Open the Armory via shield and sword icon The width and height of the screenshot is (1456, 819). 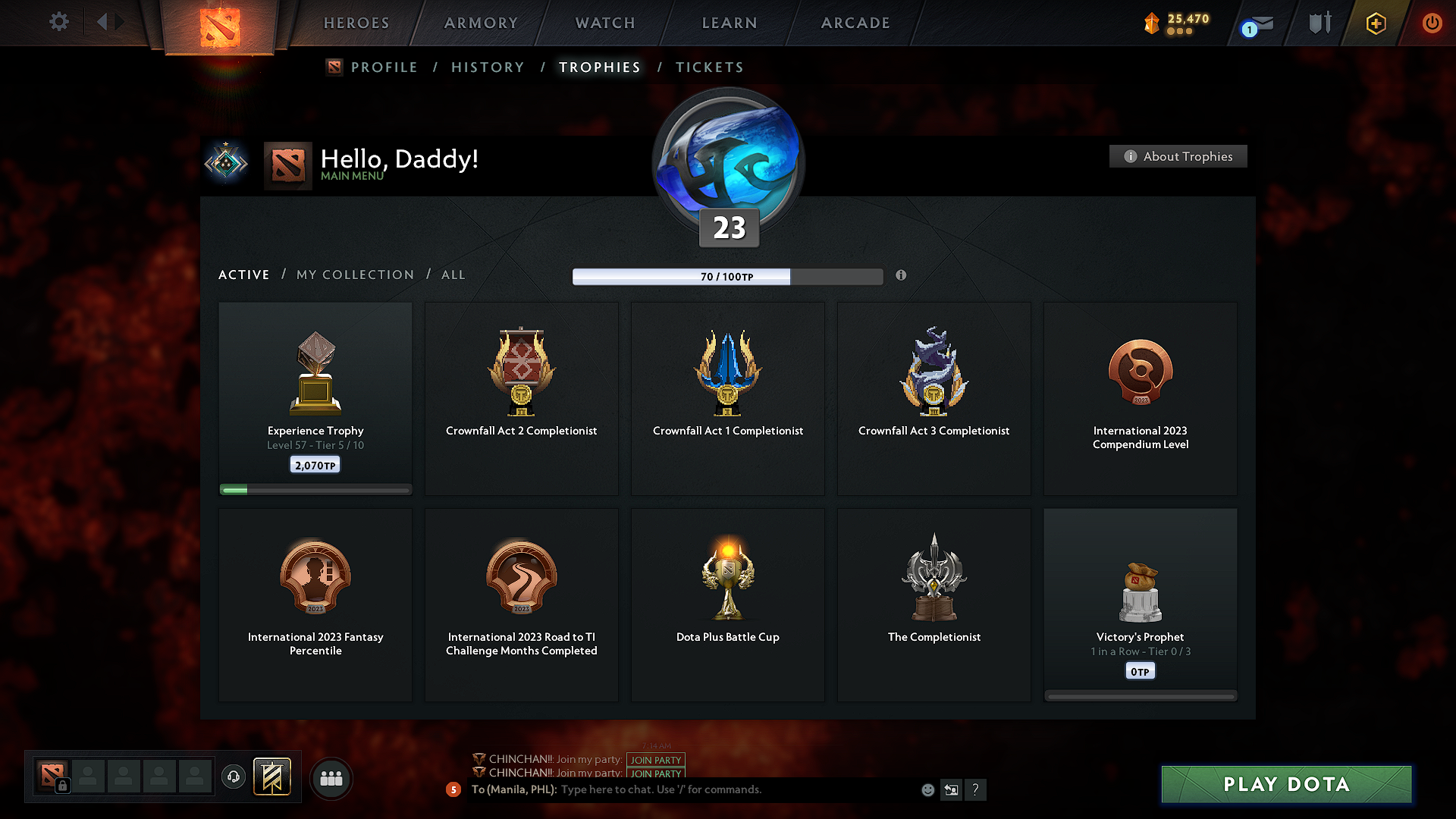(1318, 23)
